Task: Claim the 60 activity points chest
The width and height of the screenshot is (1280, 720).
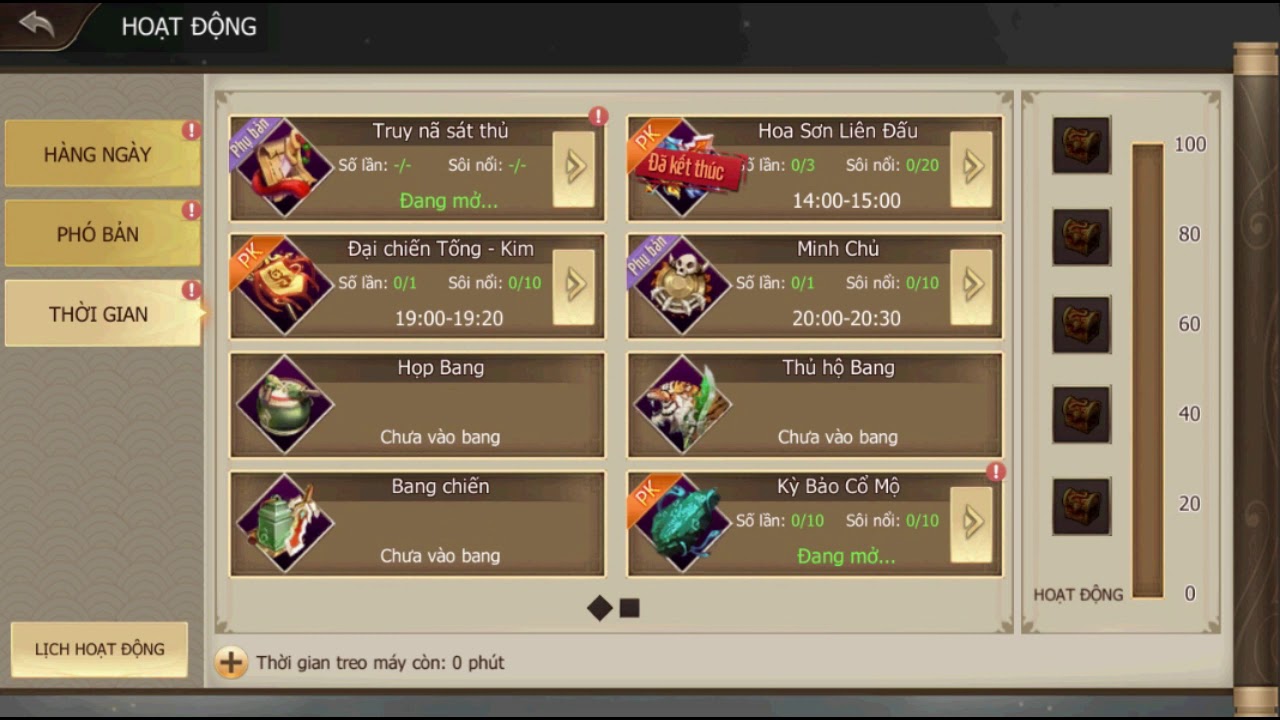Action: click(1081, 325)
